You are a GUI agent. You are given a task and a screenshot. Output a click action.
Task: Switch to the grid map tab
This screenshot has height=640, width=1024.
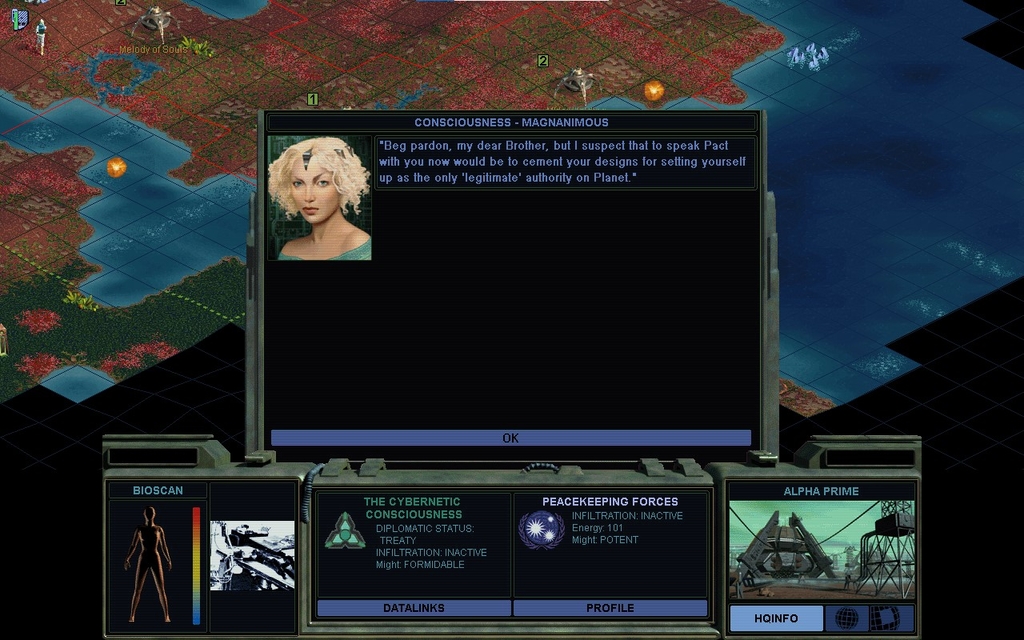884,618
